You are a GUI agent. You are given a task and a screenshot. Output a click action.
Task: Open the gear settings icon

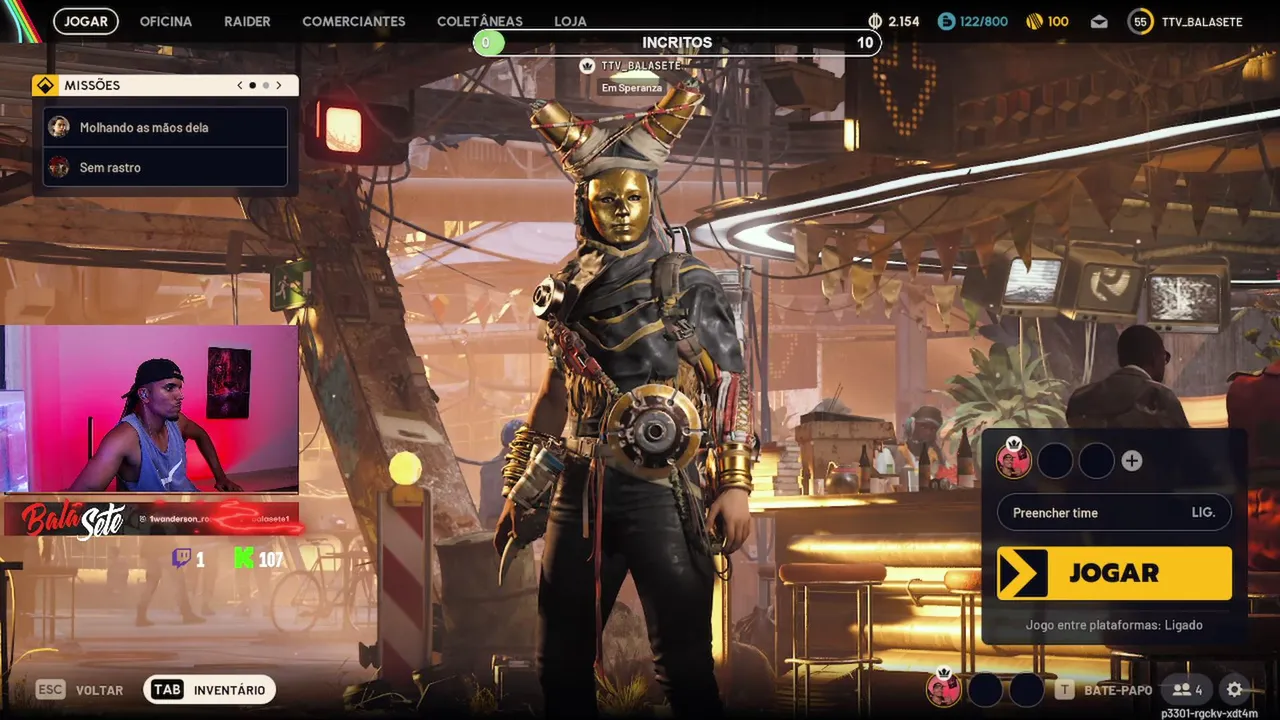click(x=1235, y=689)
